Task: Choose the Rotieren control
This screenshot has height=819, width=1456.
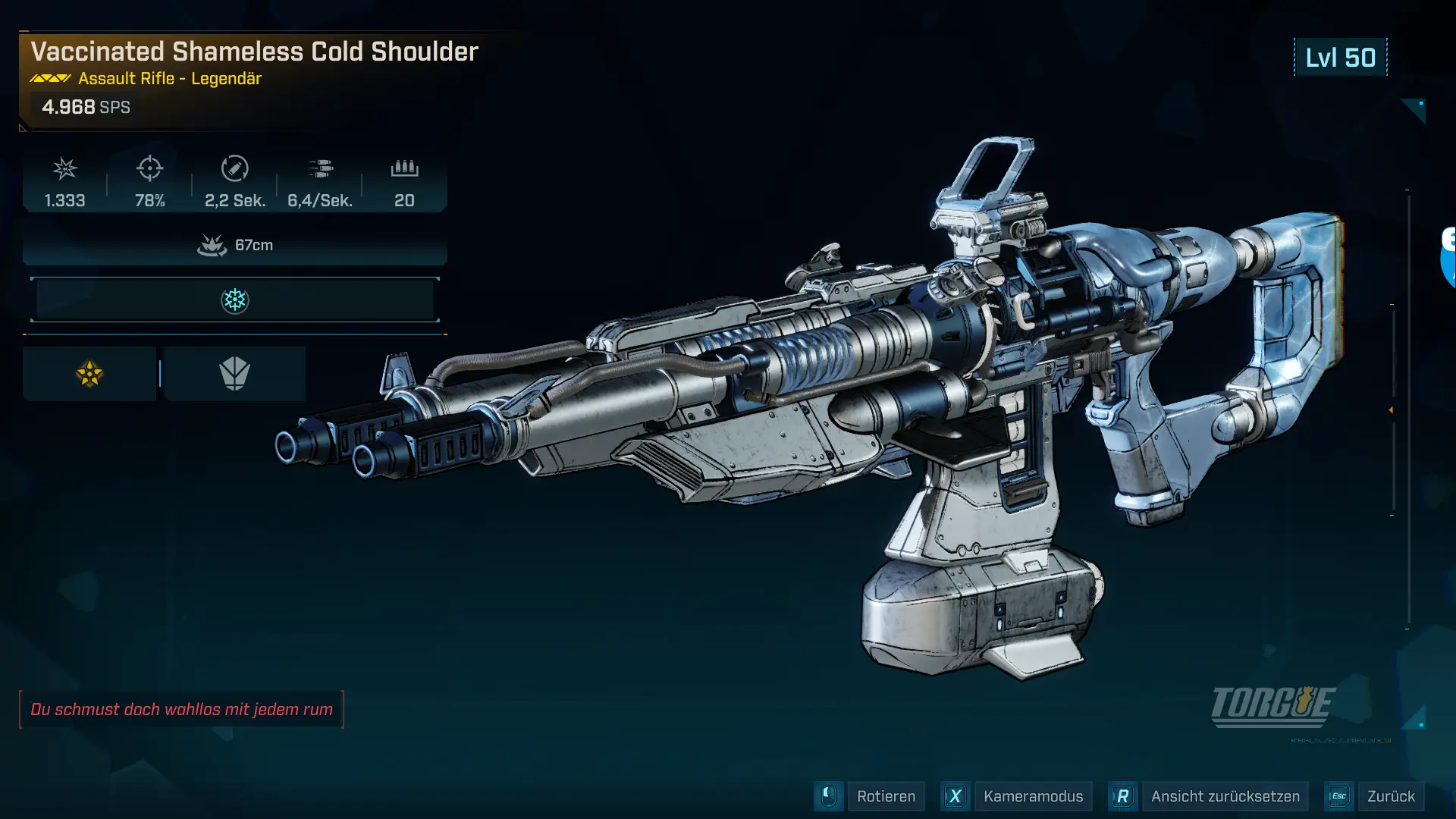Action: (885, 796)
